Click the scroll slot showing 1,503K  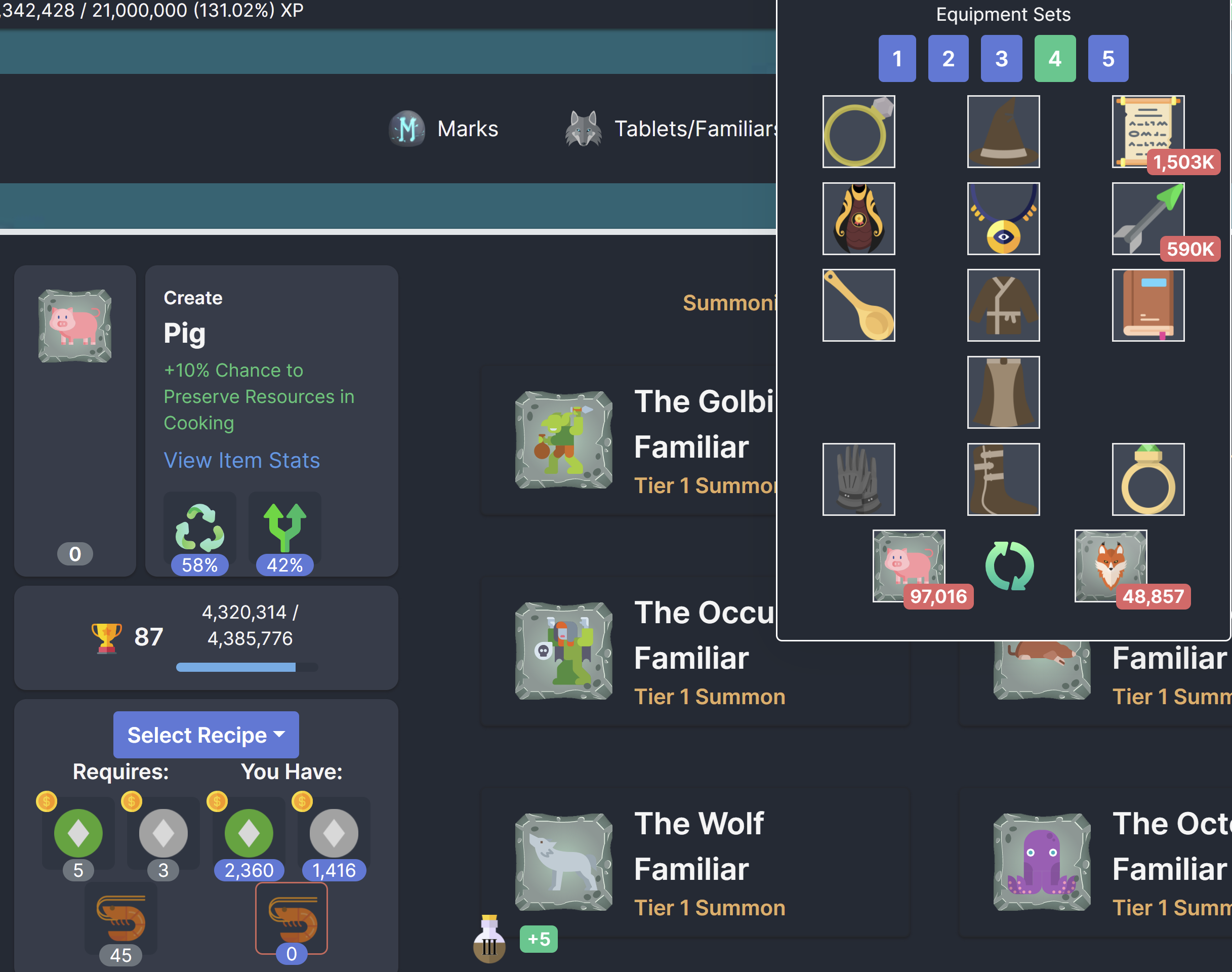point(1147,132)
